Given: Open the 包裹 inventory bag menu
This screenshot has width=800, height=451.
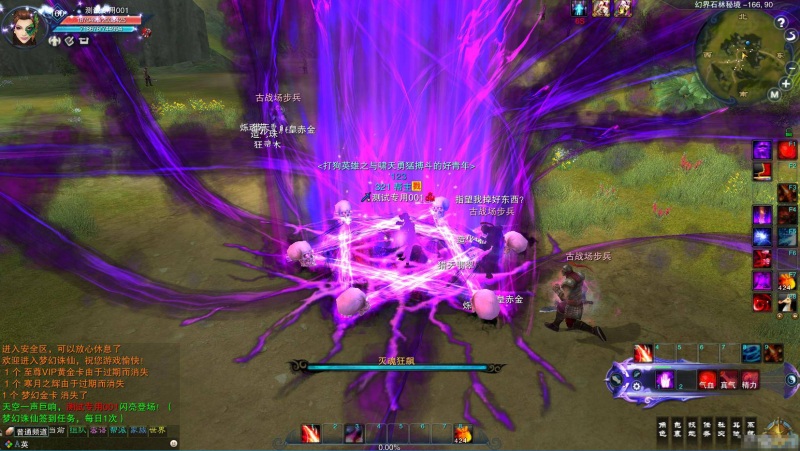Looking at the screenshot, I should 676,428.
